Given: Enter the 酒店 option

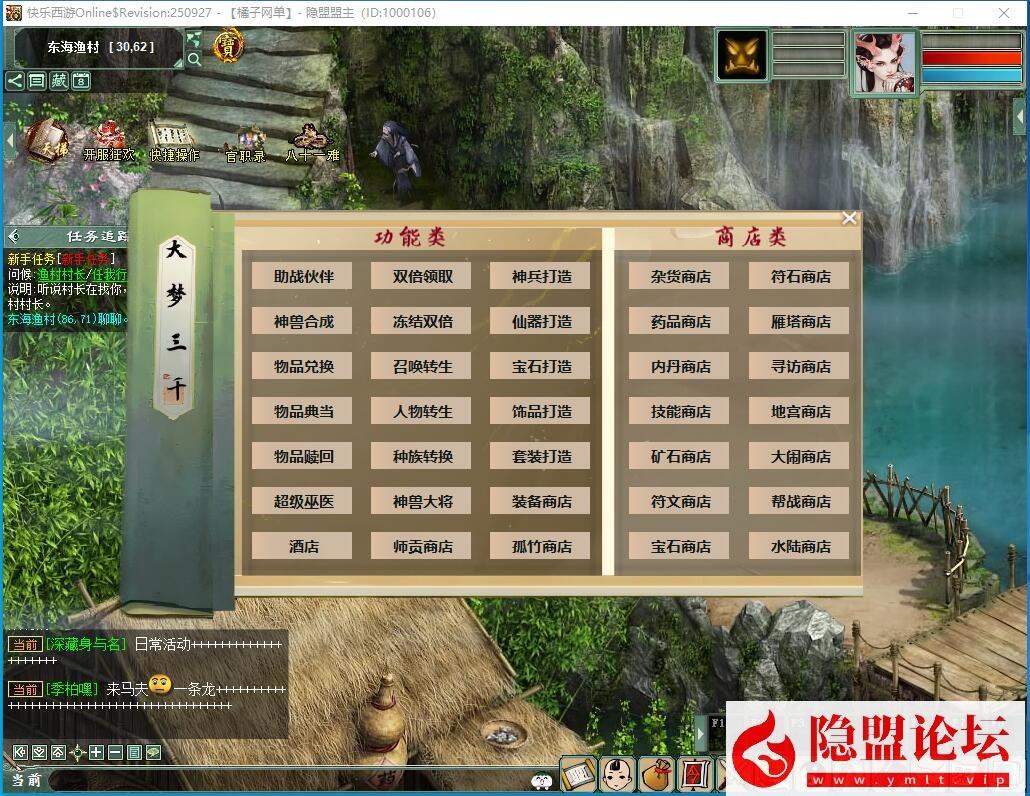Looking at the screenshot, I should (x=302, y=546).
